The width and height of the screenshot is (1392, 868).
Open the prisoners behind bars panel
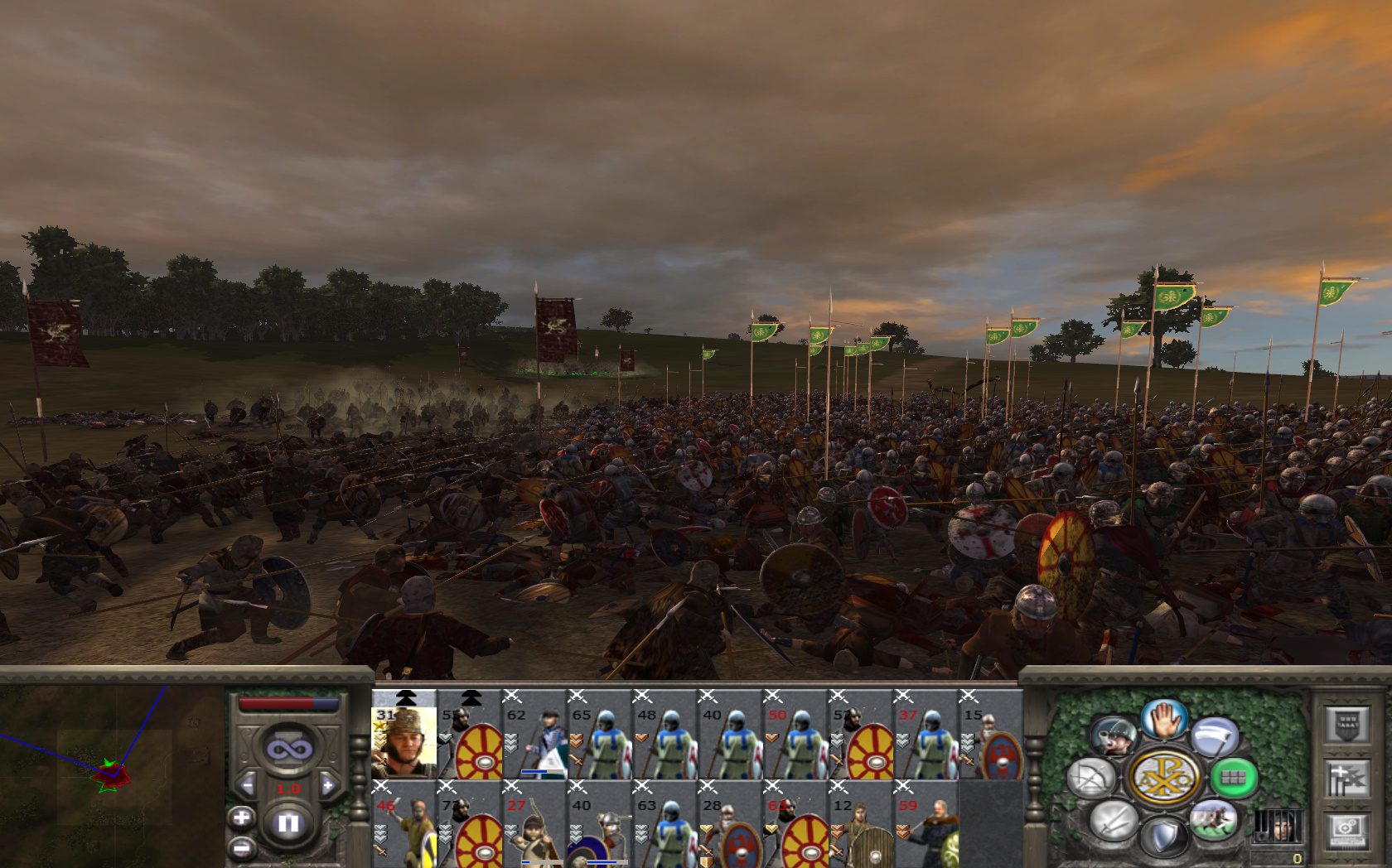(x=1277, y=827)
